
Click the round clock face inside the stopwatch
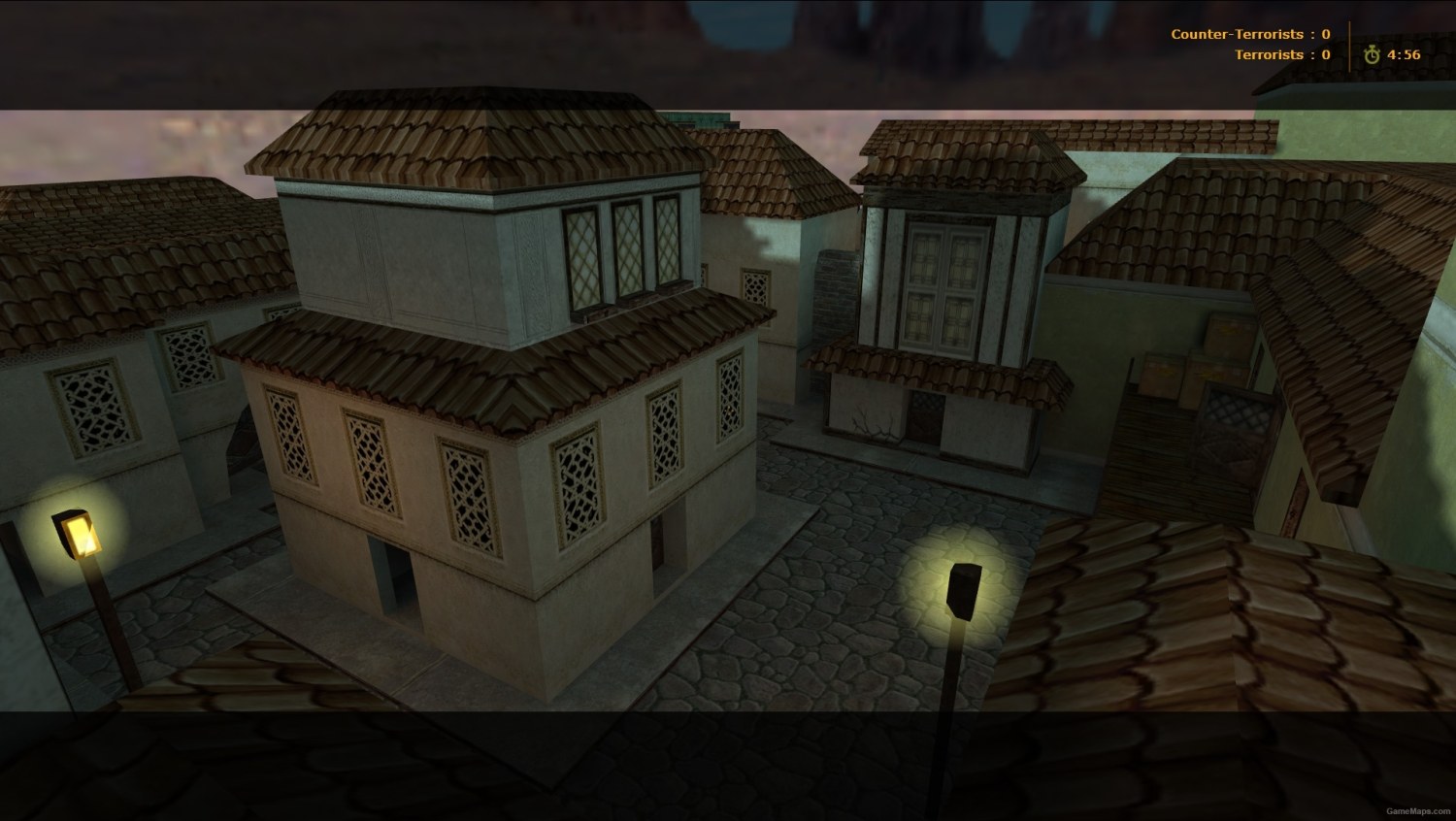click(1373, 55)
